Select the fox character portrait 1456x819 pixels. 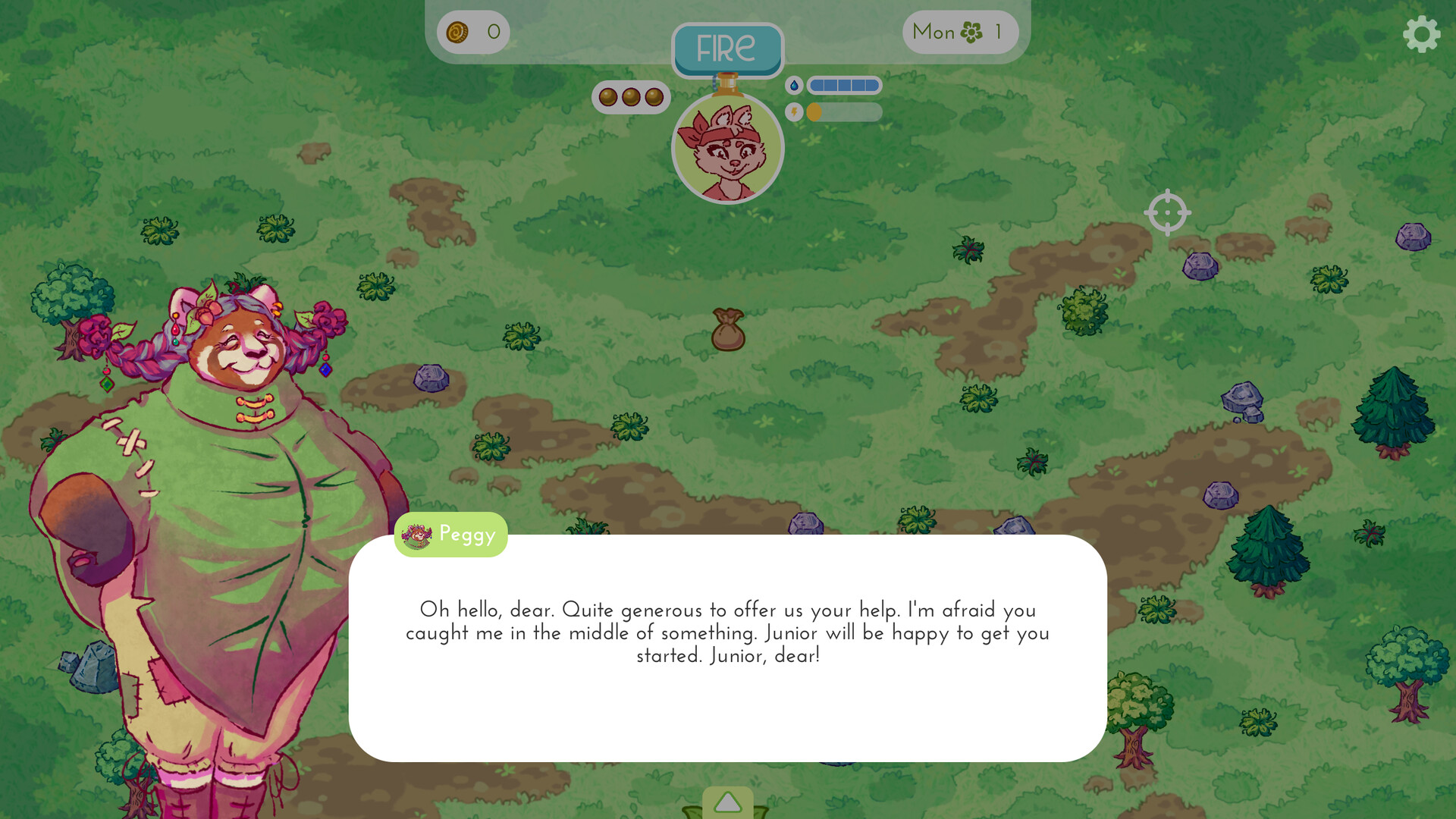(728, 149)
